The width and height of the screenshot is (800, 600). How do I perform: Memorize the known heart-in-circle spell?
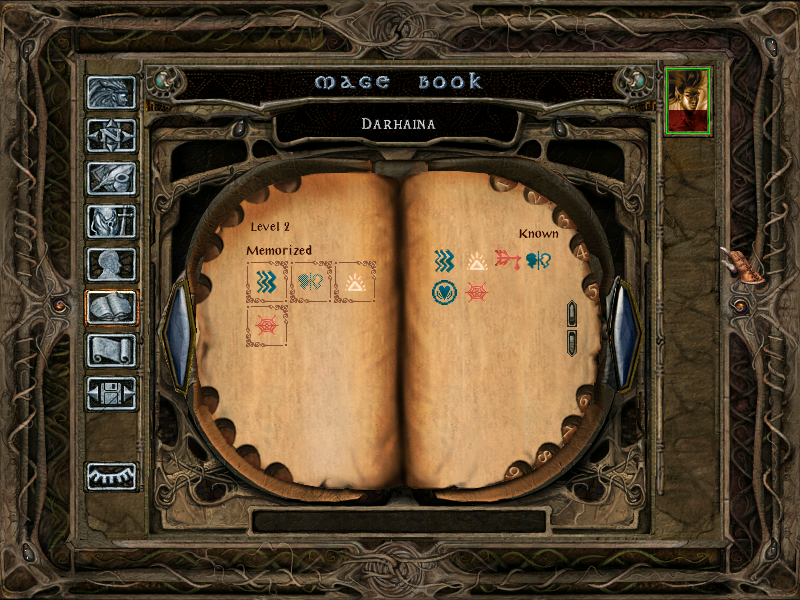click(x=444, y=293)
